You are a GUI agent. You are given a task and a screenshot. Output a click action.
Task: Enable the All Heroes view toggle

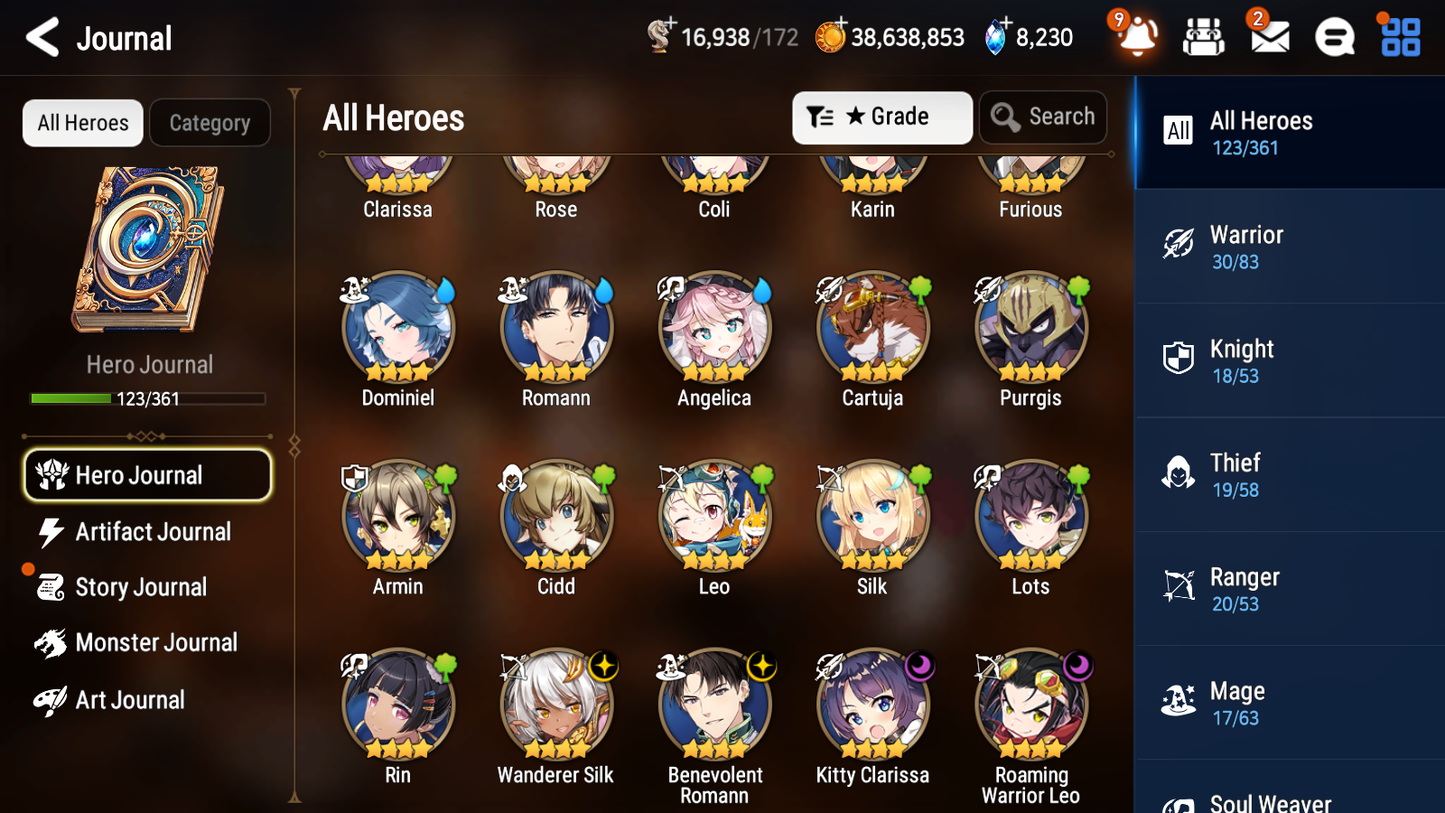[82, 122]
